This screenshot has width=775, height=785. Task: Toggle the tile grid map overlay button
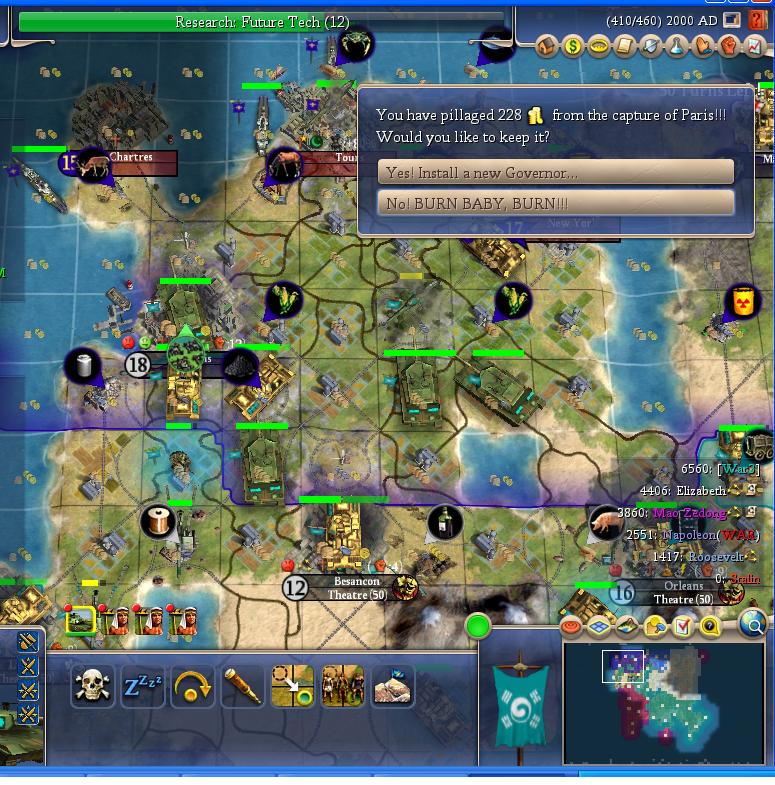pos(599,627)
